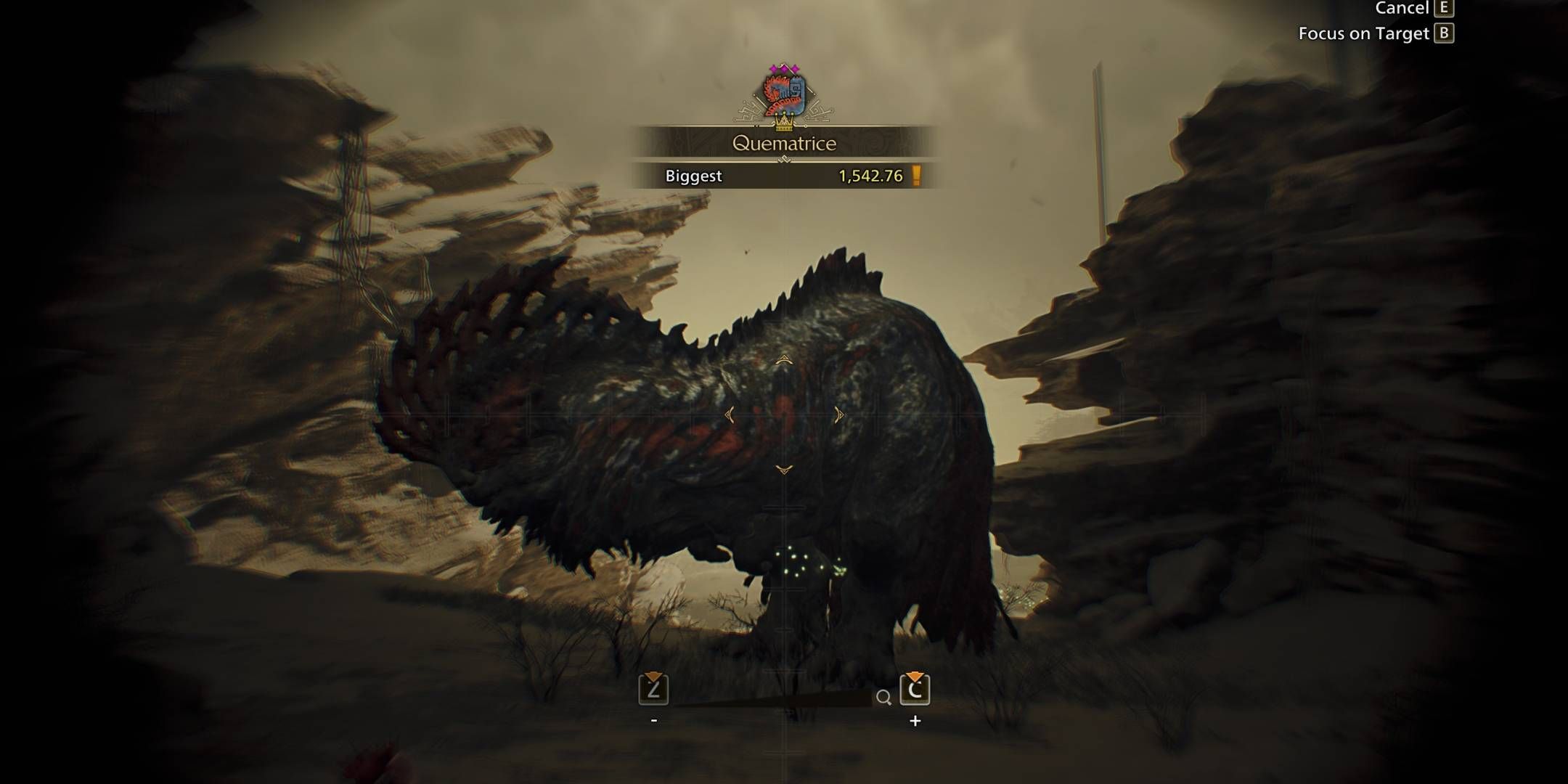Click the orange exclamation icon beside the size value
This screenshot has height=784, width=1568.
coord(916,174)
